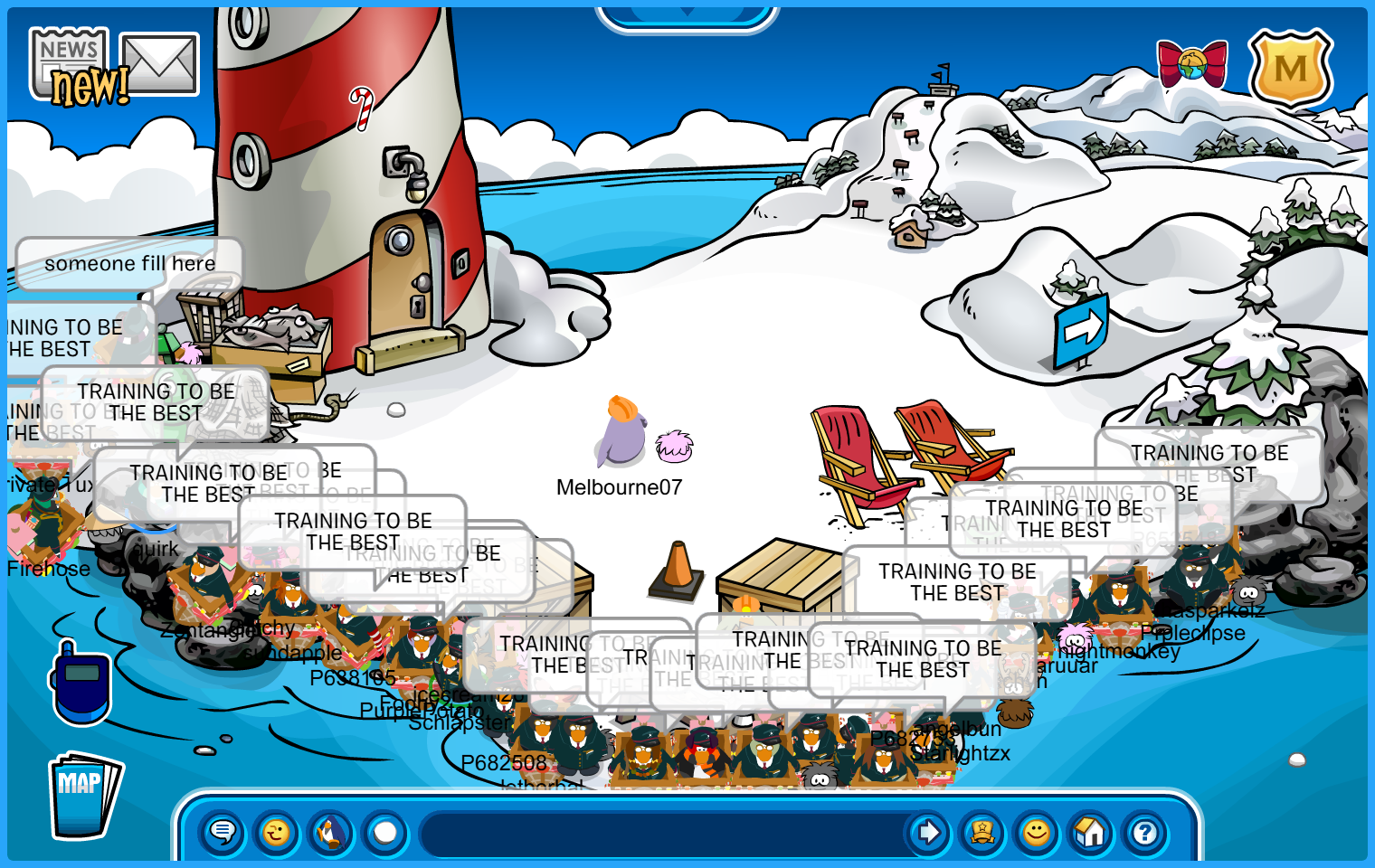1375x868 pixels.
Task: Select the snowball throw button
Action: 385,832
